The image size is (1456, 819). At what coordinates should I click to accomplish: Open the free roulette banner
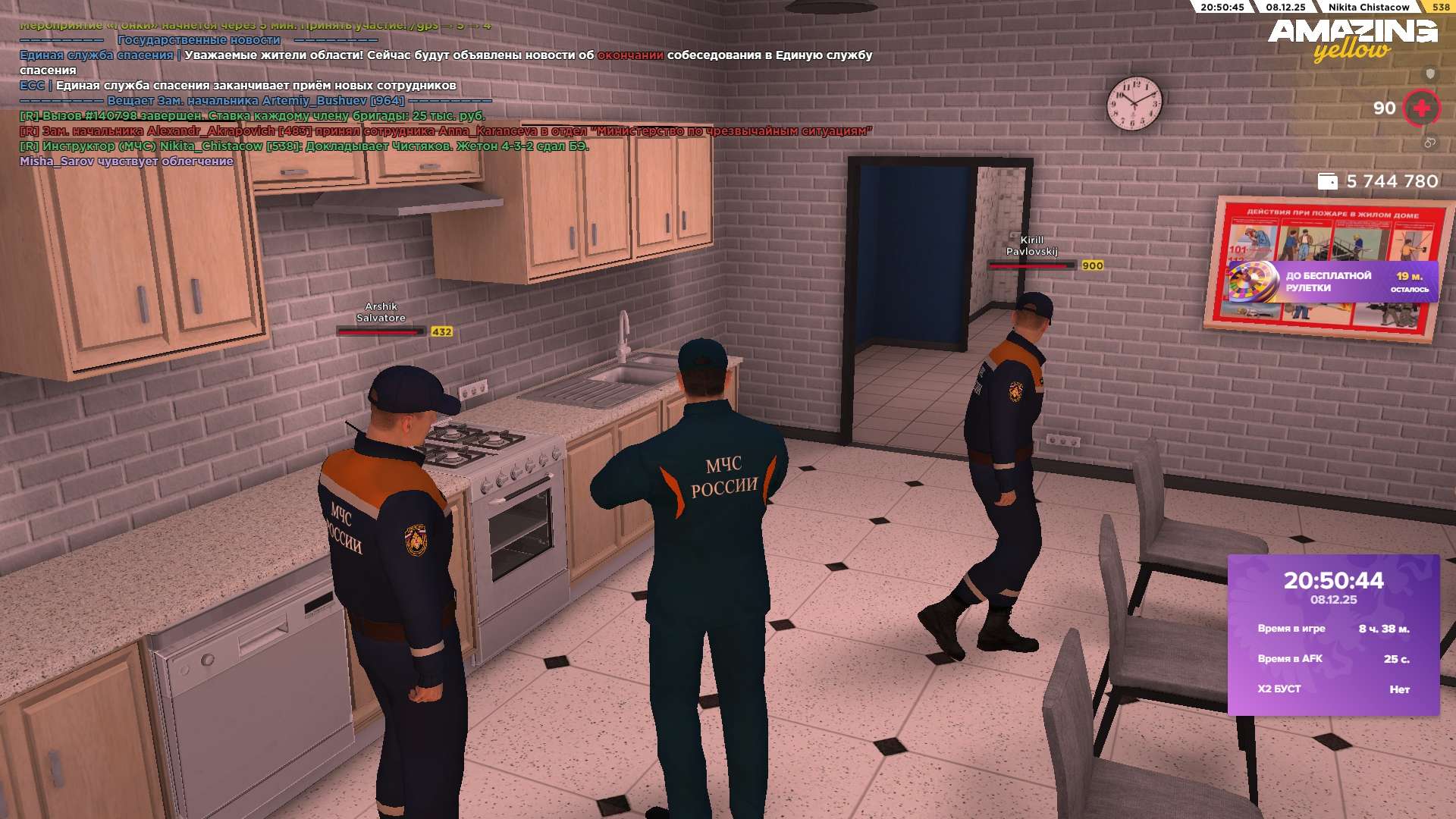pos(1332,282)
